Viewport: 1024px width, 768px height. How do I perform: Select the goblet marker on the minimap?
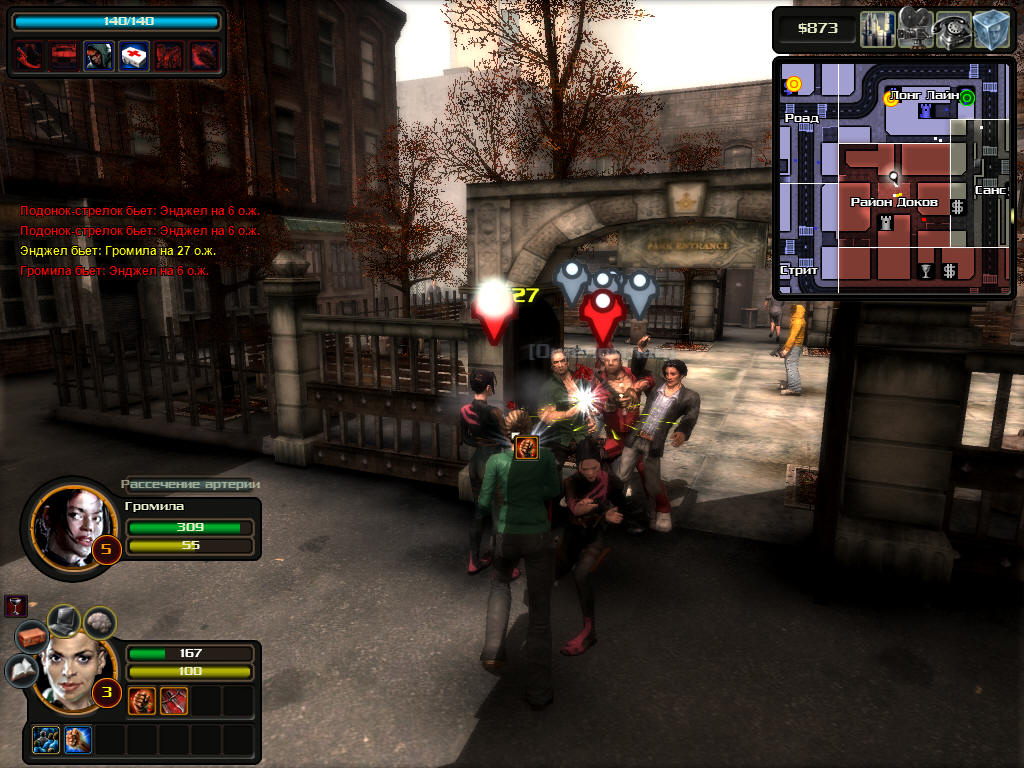pyautogui.click(x=925, y=270)
